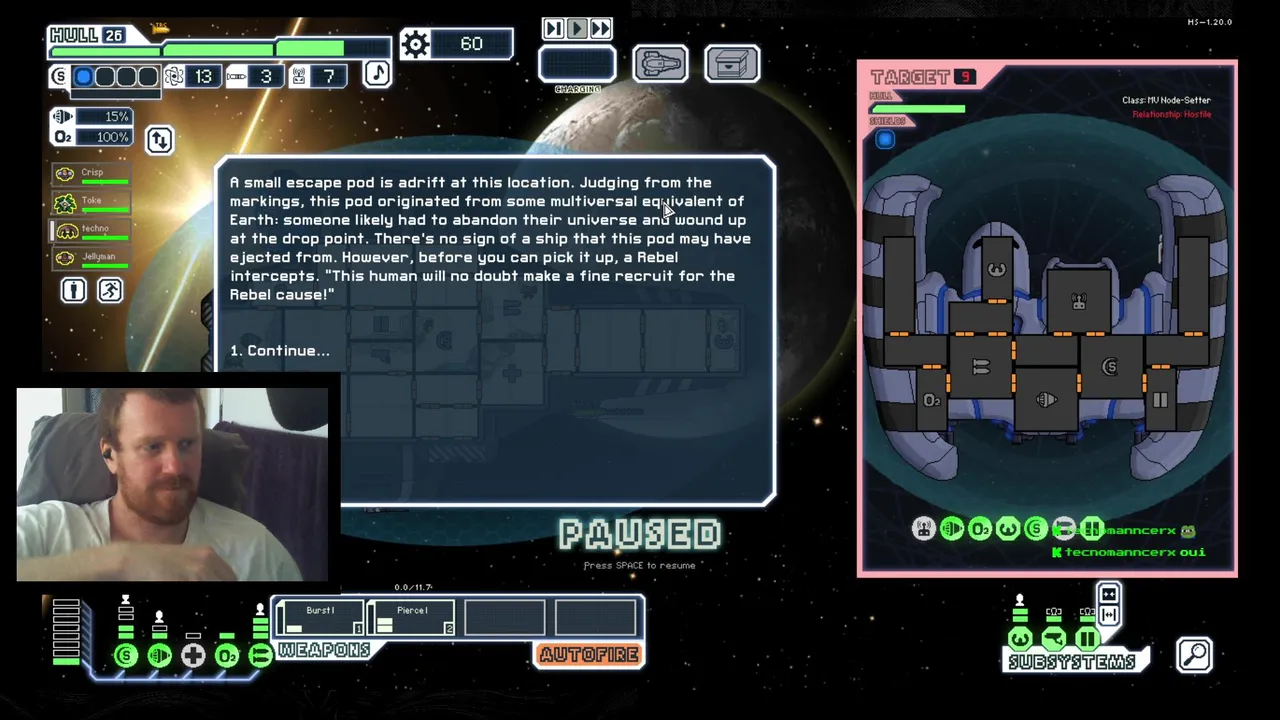Toggle the AUTOFIRE button

[x=589, y=655]
